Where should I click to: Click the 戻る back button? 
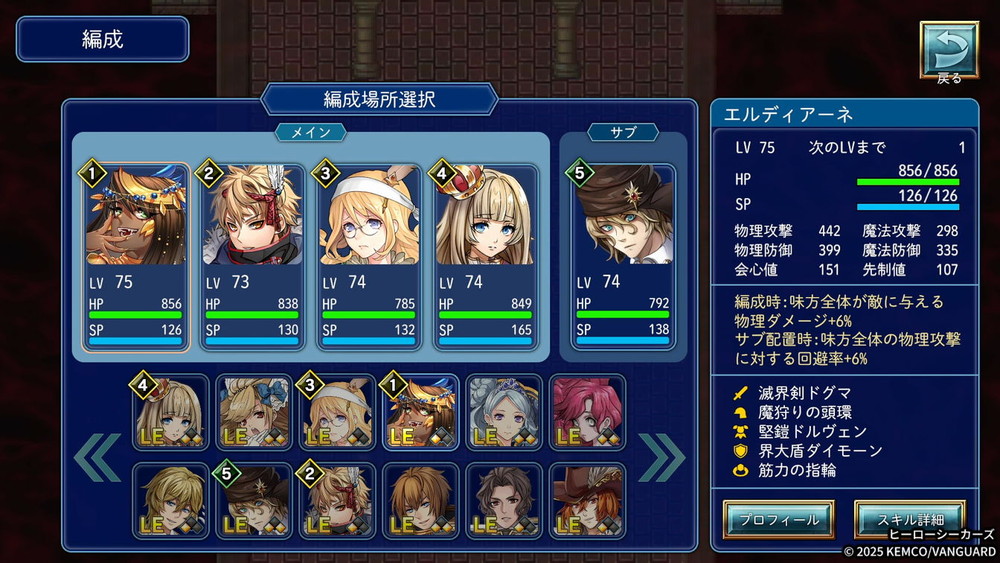948,50
